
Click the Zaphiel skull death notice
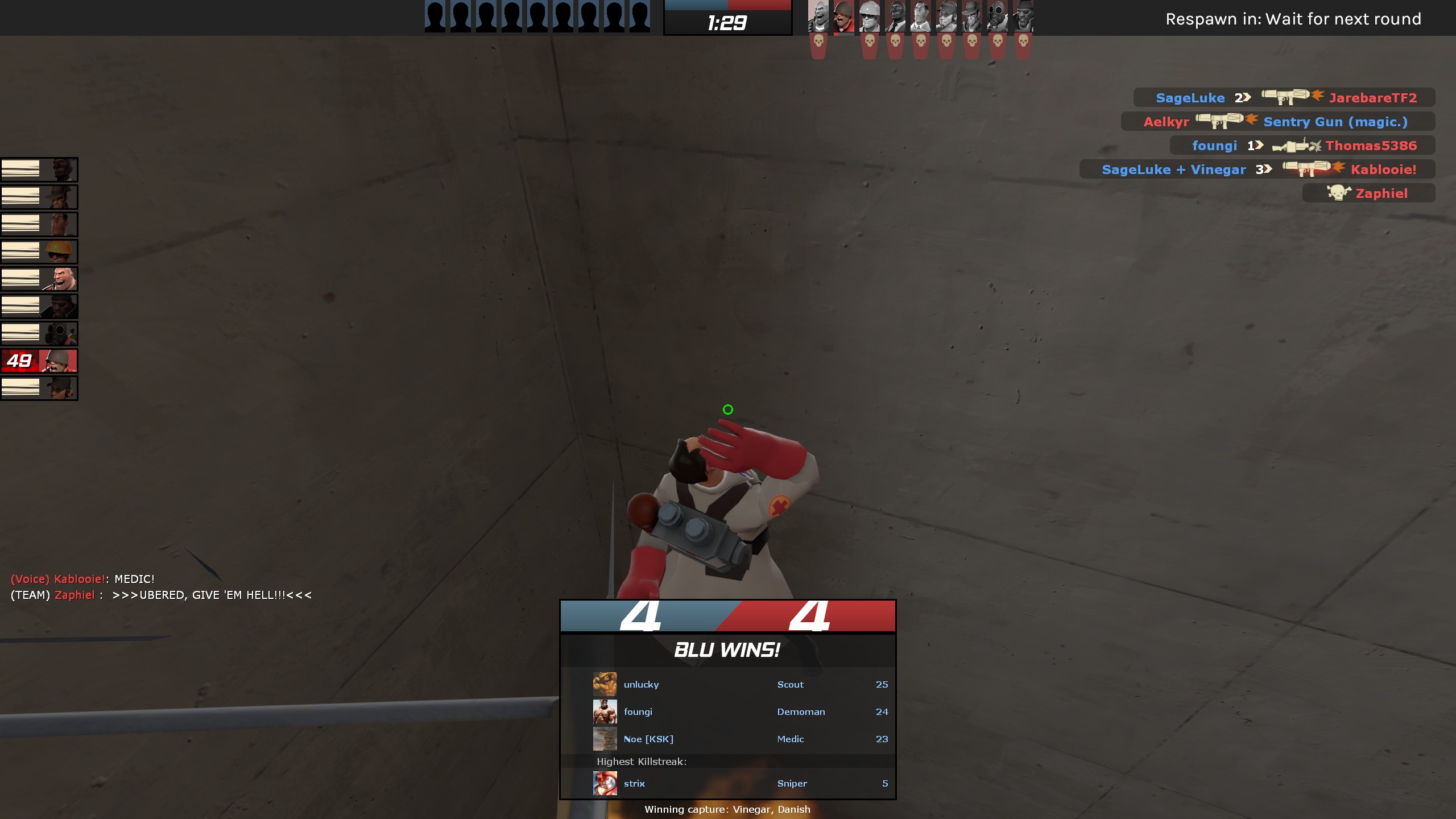click(x=1368, y=193)
